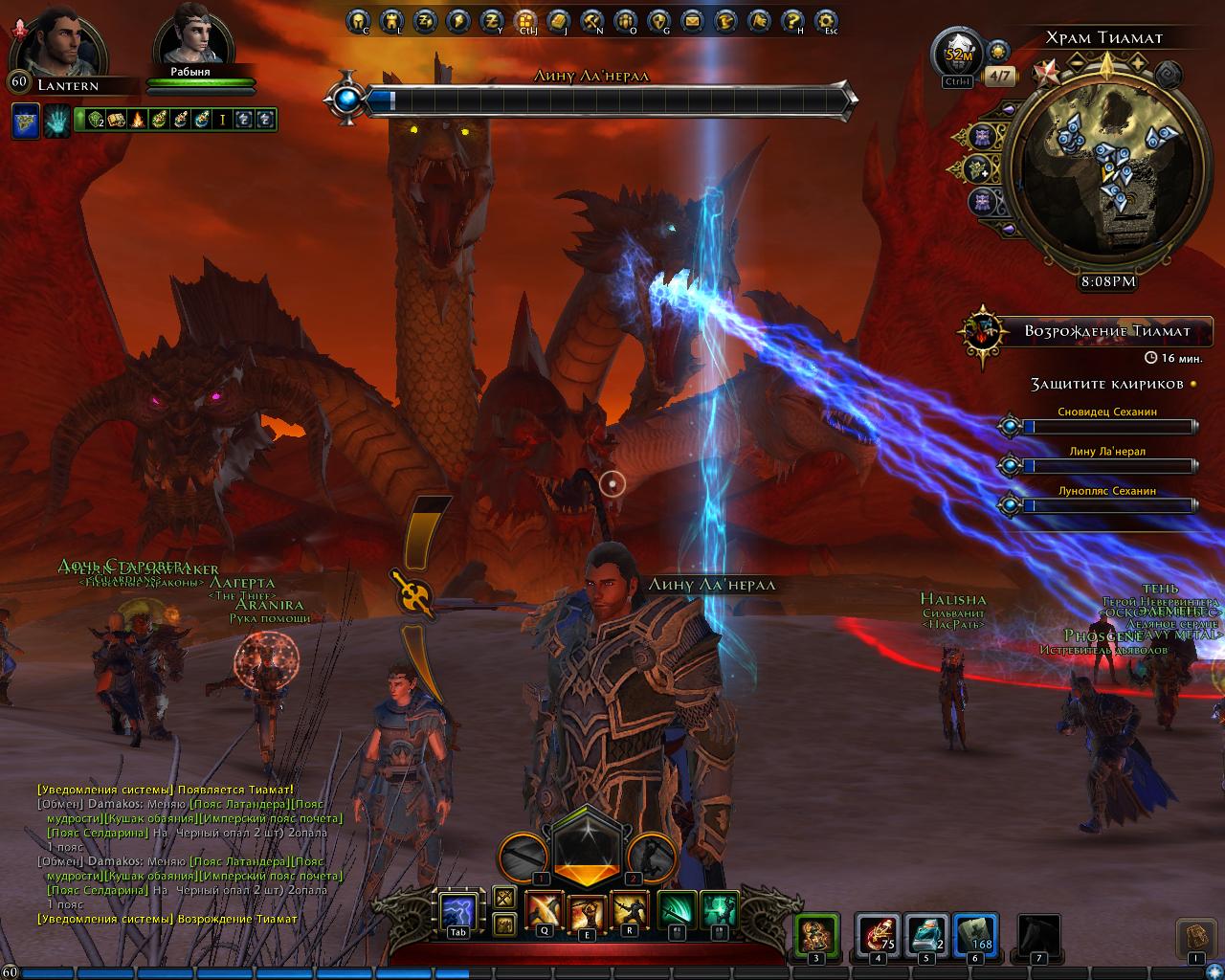Use the potion slot with 75 count

pyautogui.click(x=878, y=934)
